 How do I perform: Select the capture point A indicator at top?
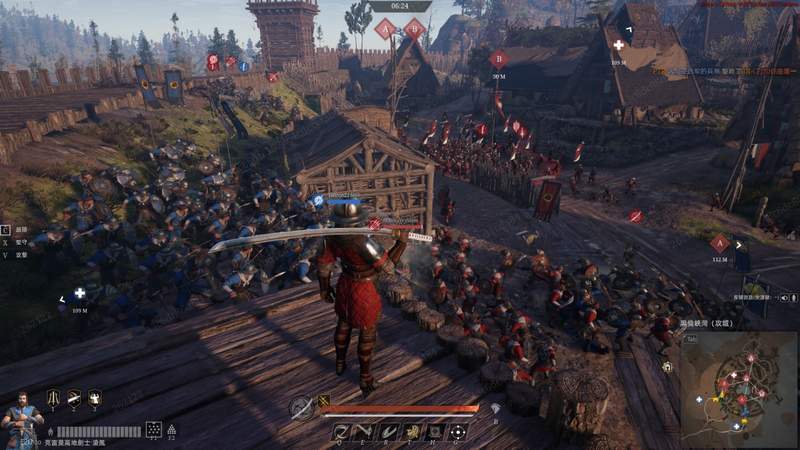[385, 29]
